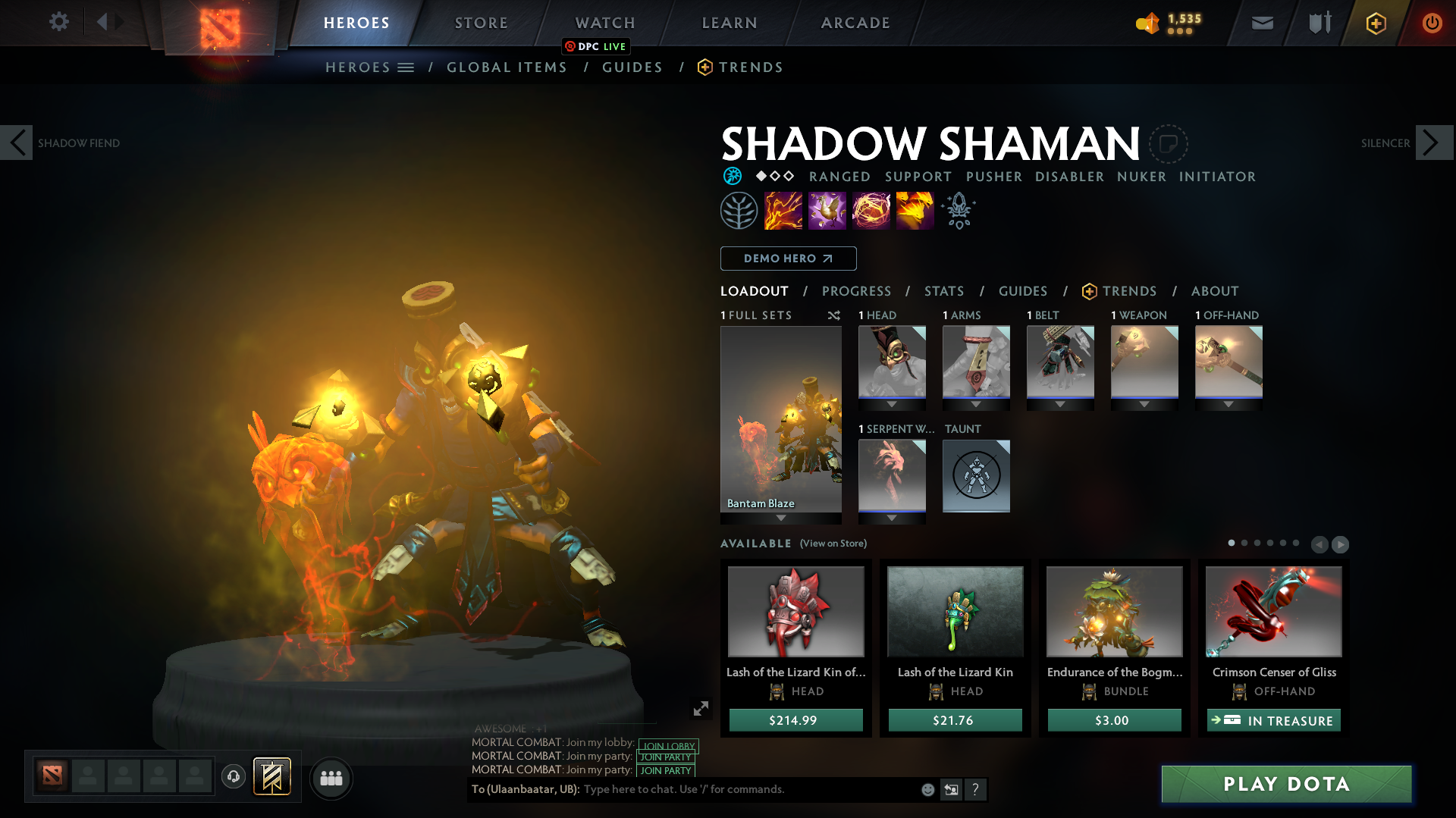
Task: Open the Heroes hamburger dropdown menu
Action: point(408,67)
